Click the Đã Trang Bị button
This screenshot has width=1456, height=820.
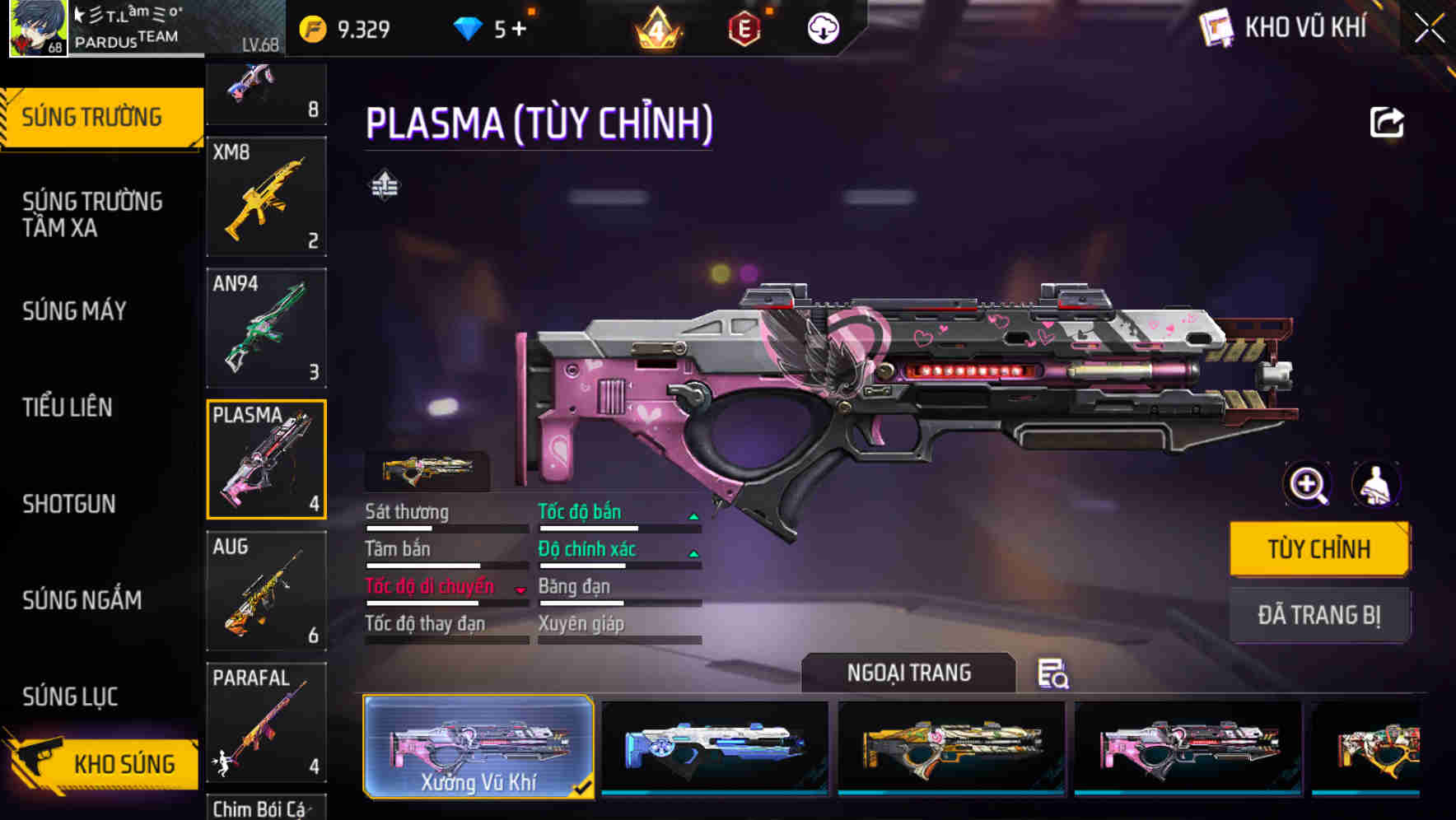tap(1319, 615)
